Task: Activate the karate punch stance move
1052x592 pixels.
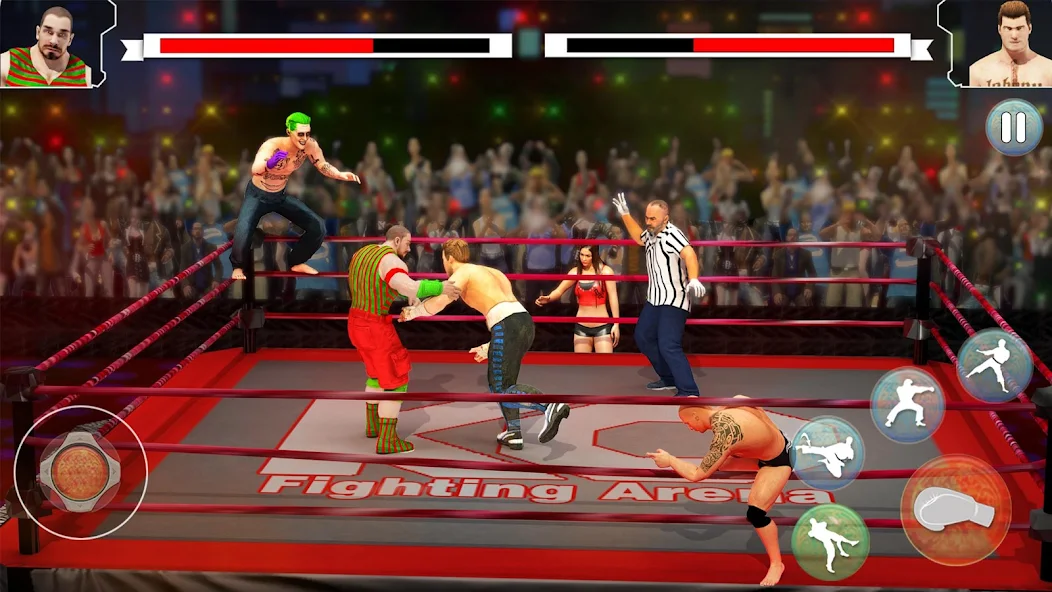Action: (x=907, y=404)
